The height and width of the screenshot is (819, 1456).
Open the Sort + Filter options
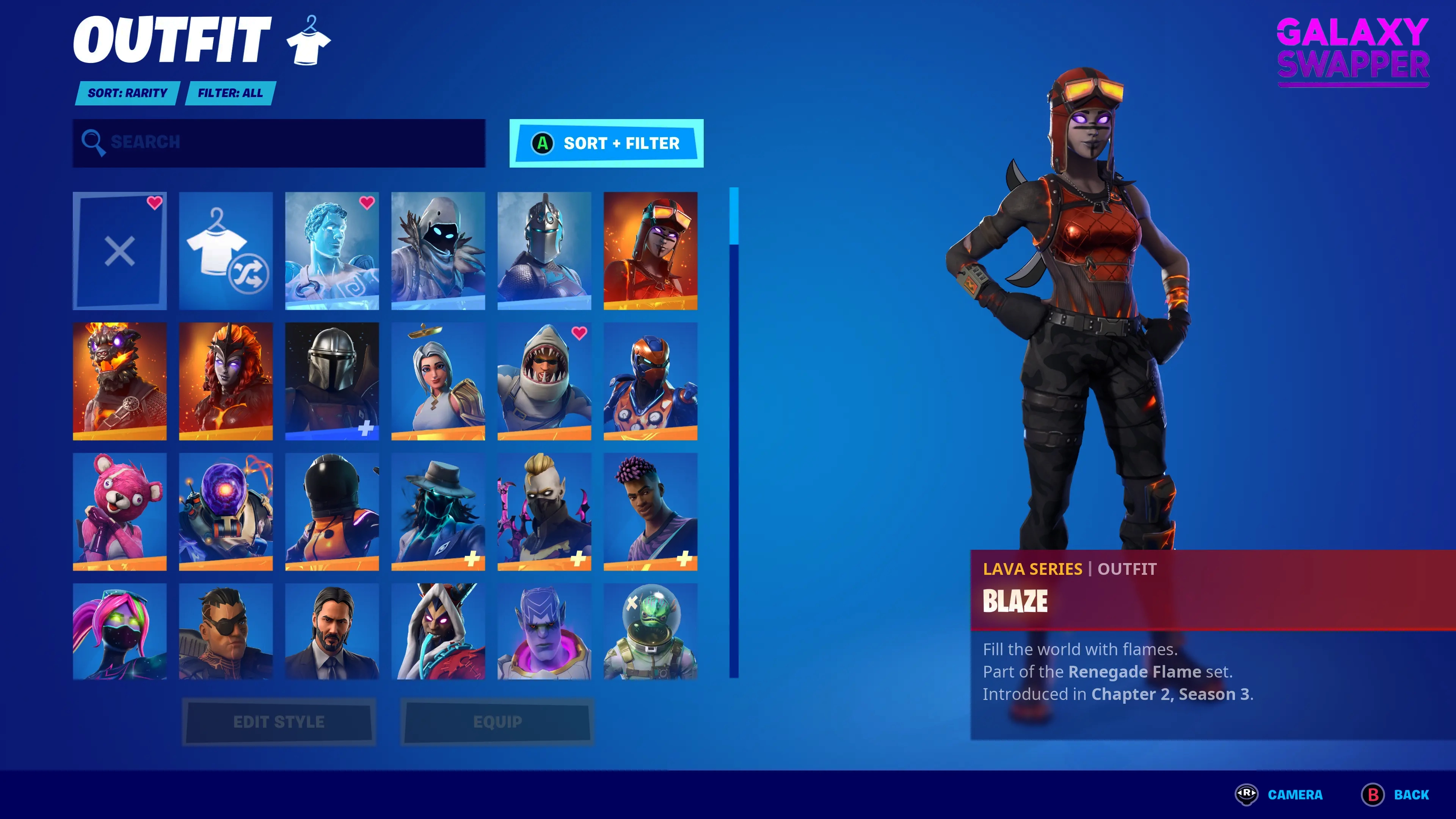pyautogui.click(x=606, y=143)
